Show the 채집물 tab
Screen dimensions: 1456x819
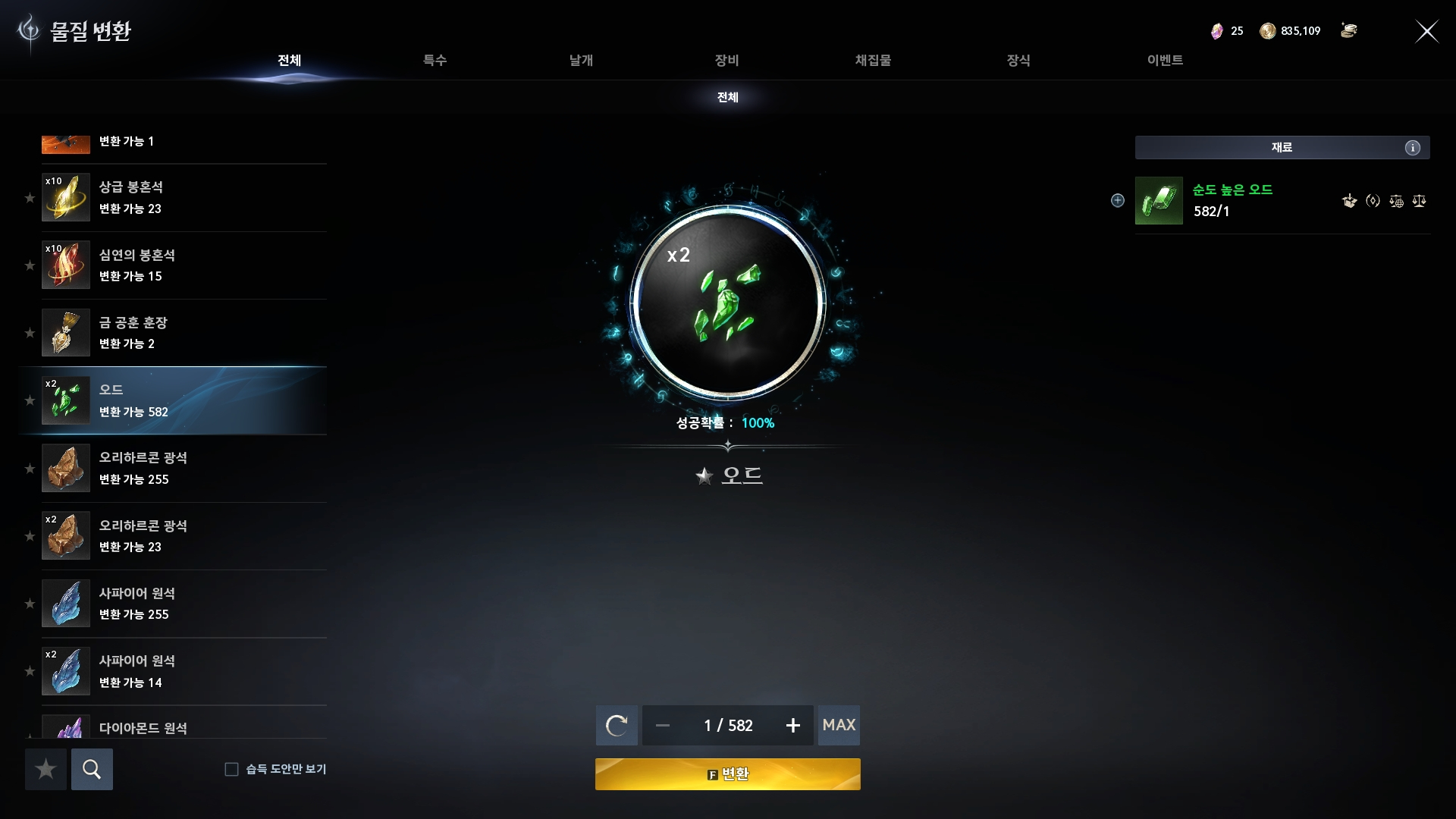pos(873,60)
